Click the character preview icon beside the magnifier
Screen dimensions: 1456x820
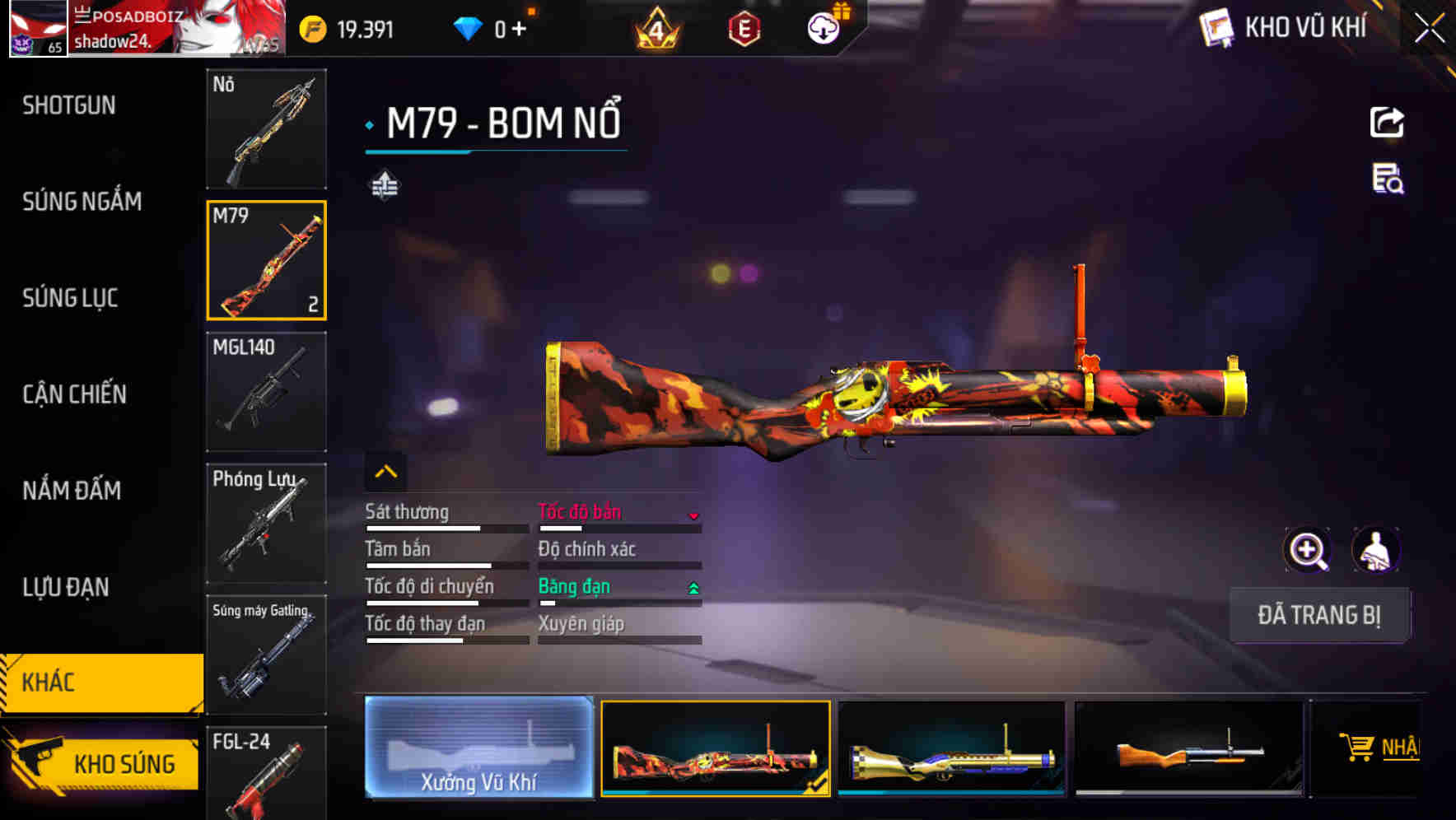tap(1374, 550)
